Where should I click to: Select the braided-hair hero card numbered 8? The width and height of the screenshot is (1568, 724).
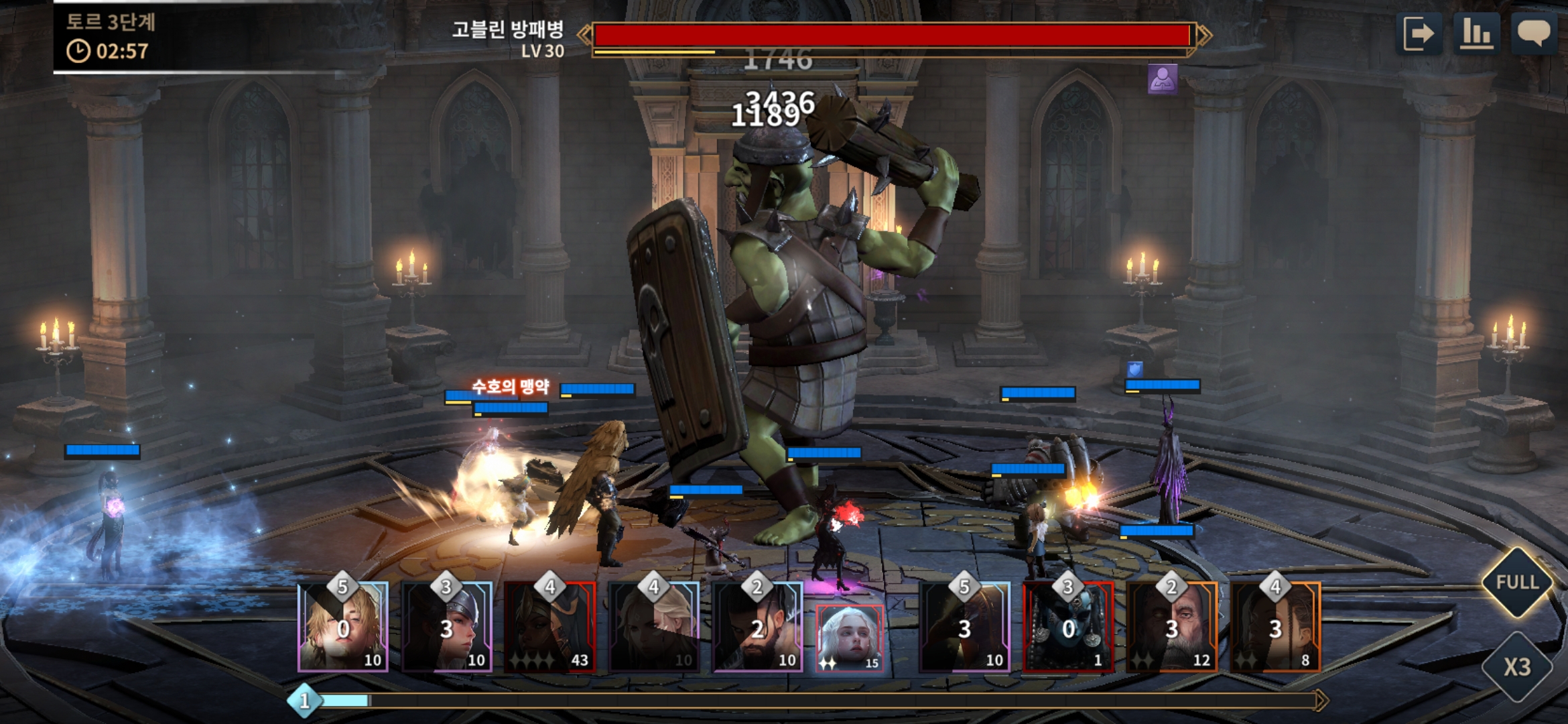point(1275,627)
